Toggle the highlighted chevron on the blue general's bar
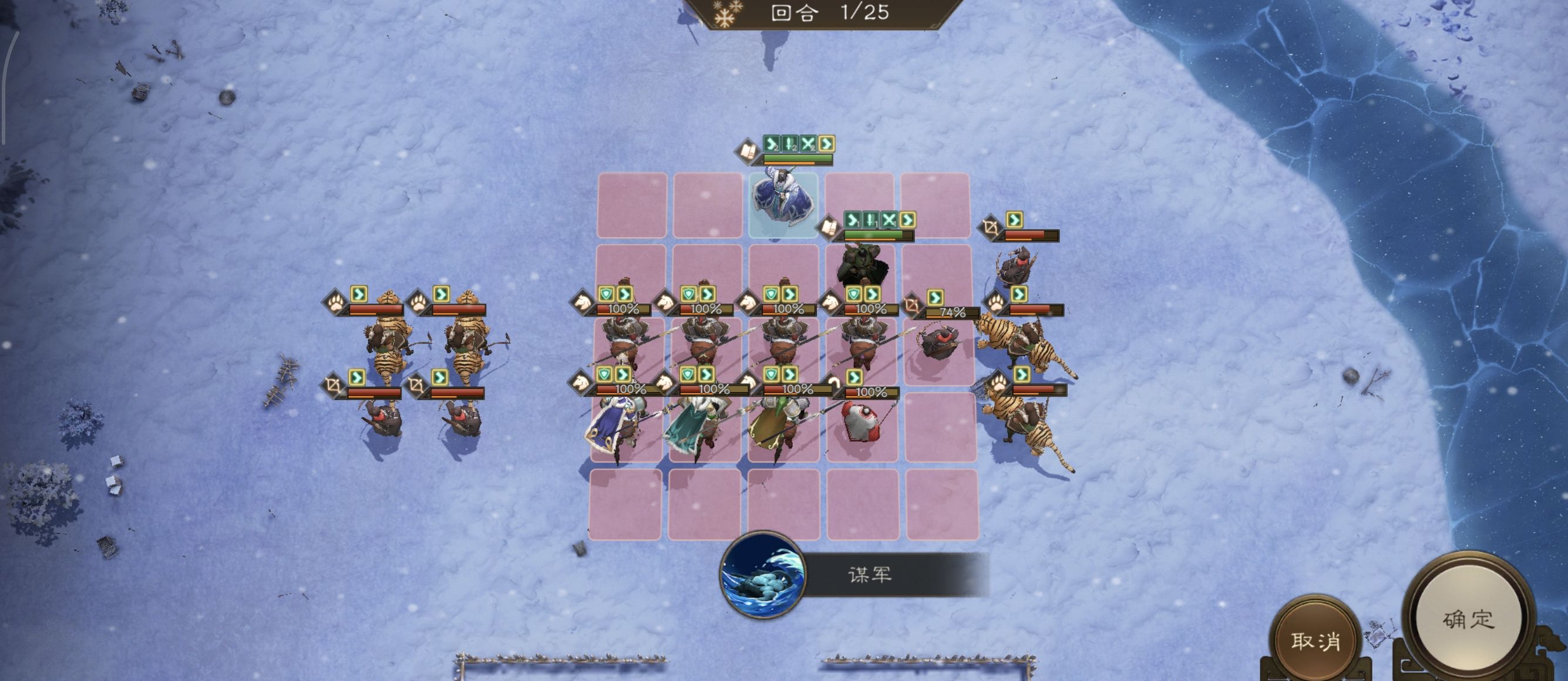Image resolution: width=1568 pixels, height=681 pixels. pos(826,143)
